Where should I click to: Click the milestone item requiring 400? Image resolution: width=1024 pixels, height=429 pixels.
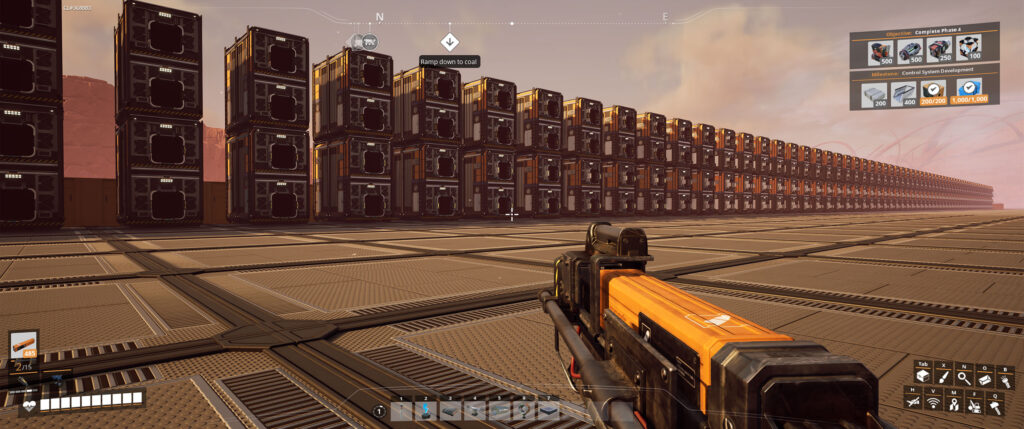(902, 95)
